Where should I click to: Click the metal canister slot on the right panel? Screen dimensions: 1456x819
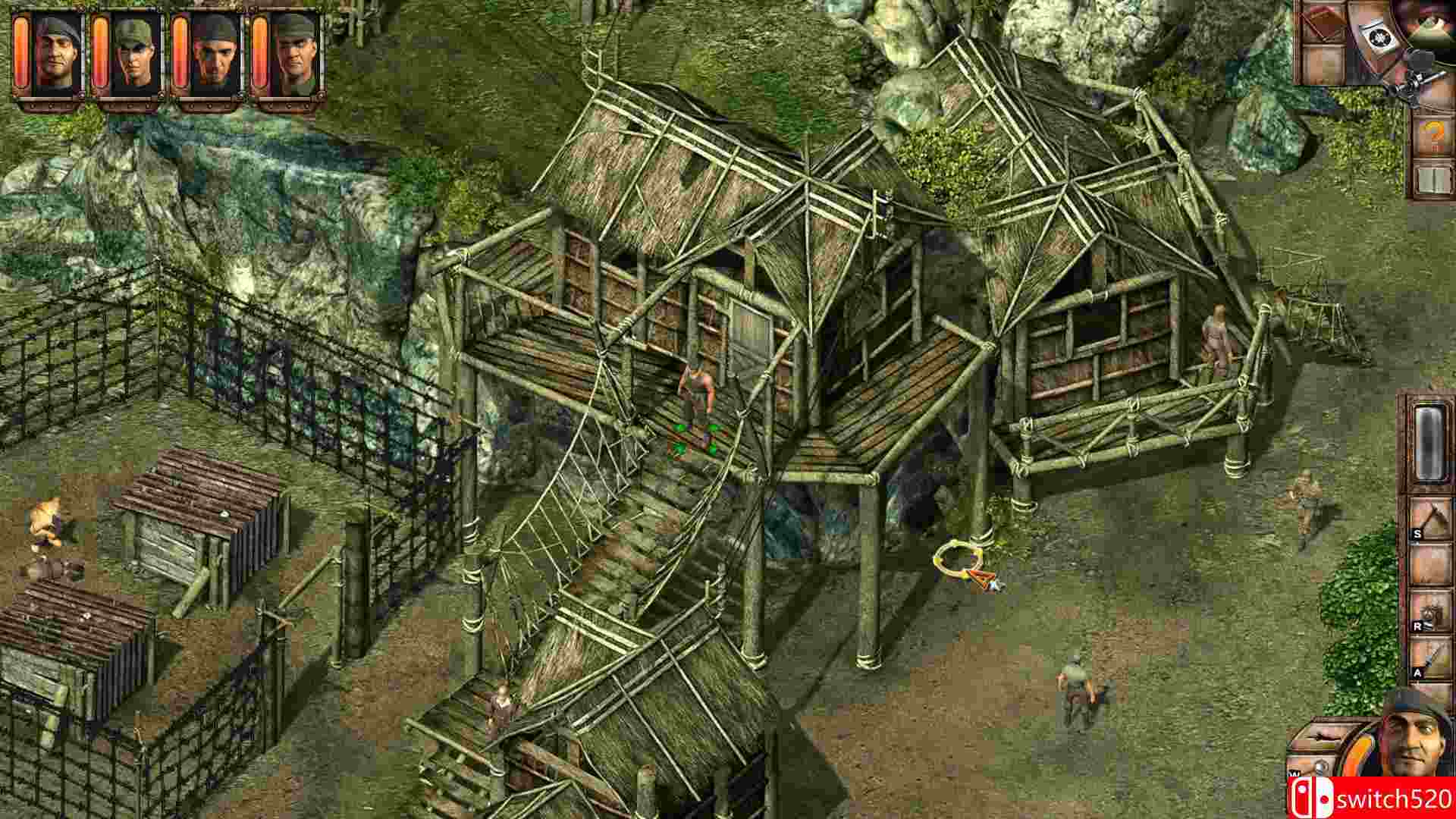[x=1432, y=444]
